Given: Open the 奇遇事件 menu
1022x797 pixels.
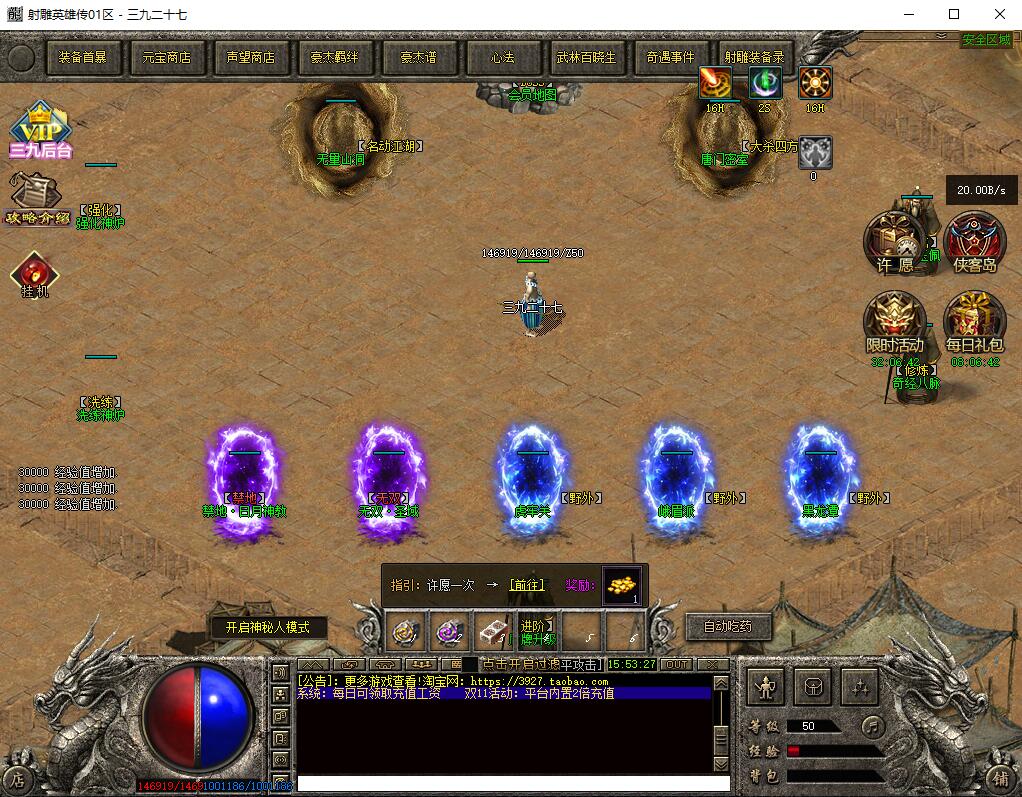Looking at the screenshot, I should tap(671, 58).
